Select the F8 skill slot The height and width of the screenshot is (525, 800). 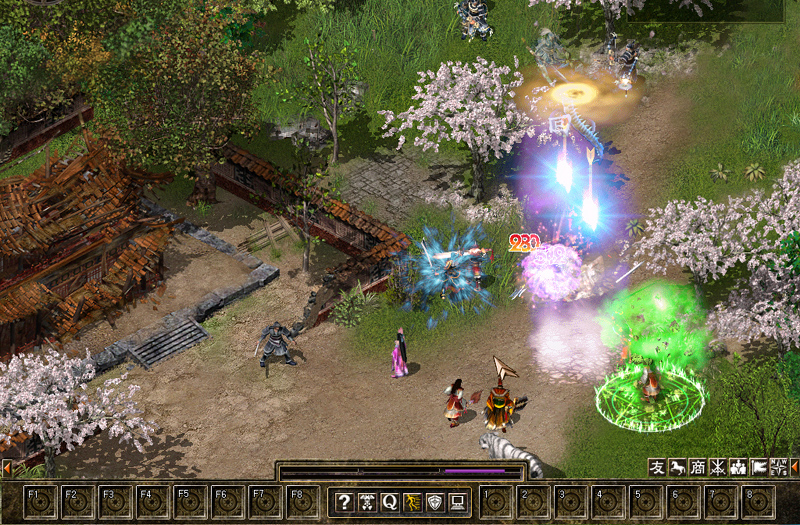[x=302, y=501]
